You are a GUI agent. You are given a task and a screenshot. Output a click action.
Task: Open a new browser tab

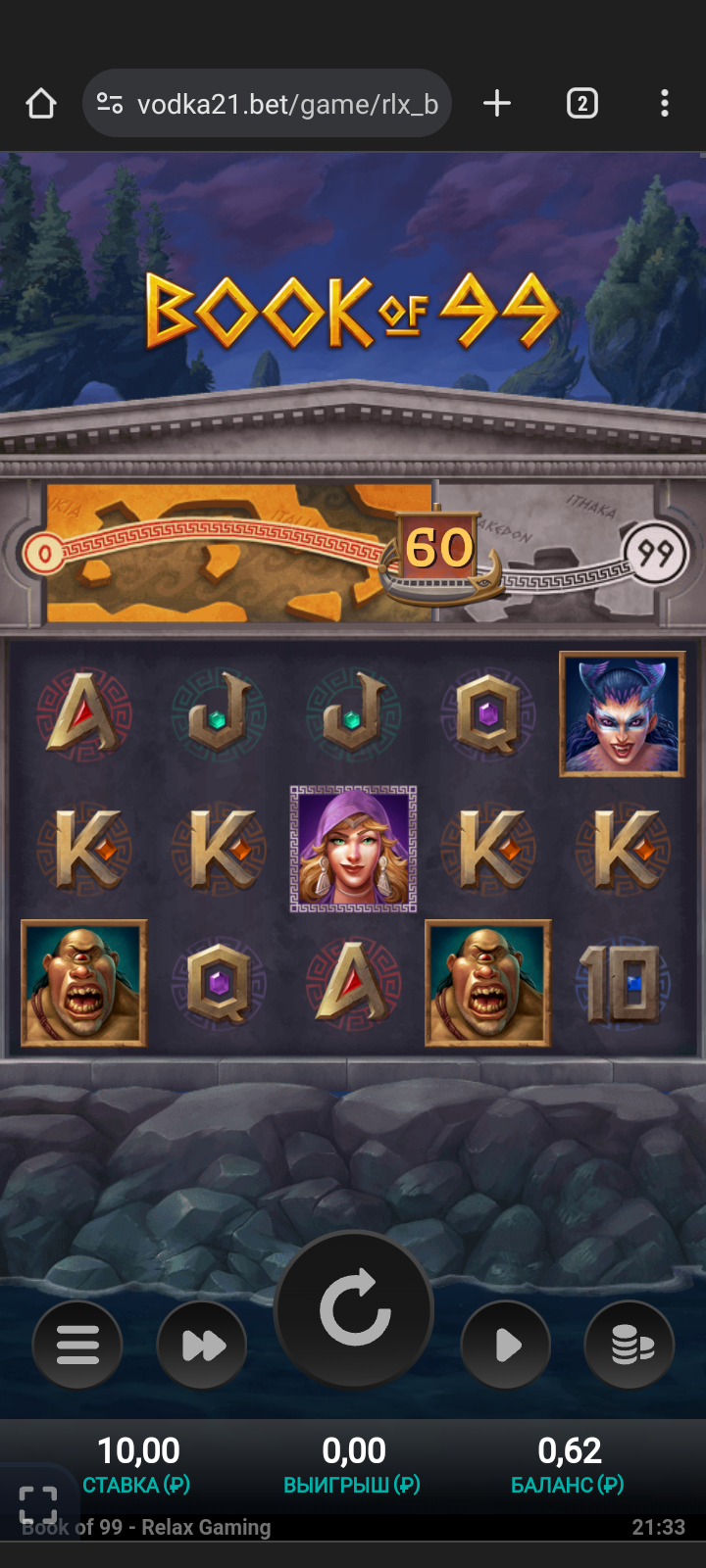tap(497, 103)
